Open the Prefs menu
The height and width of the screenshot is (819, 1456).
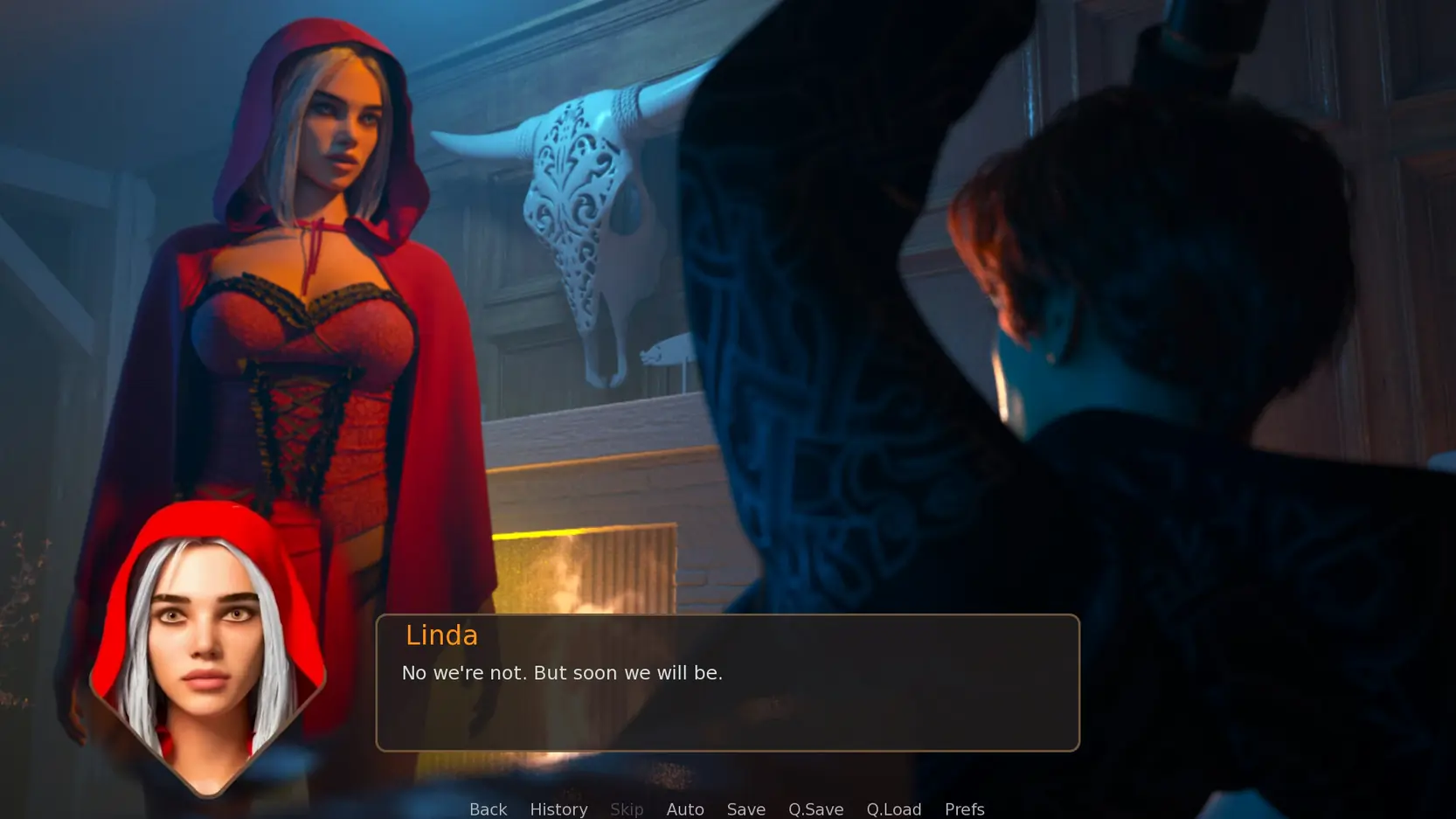(964, 809)
